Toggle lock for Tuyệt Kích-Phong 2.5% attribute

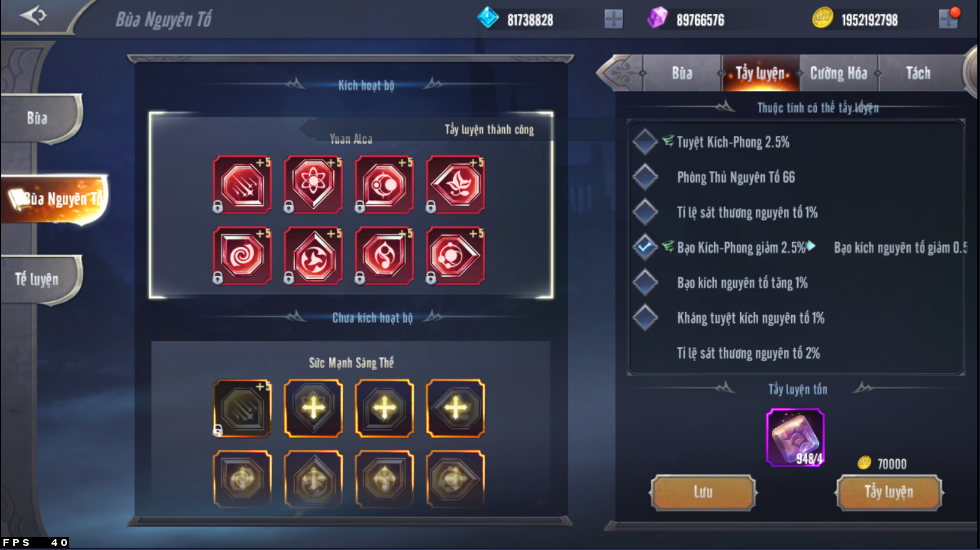pos(646,142)
